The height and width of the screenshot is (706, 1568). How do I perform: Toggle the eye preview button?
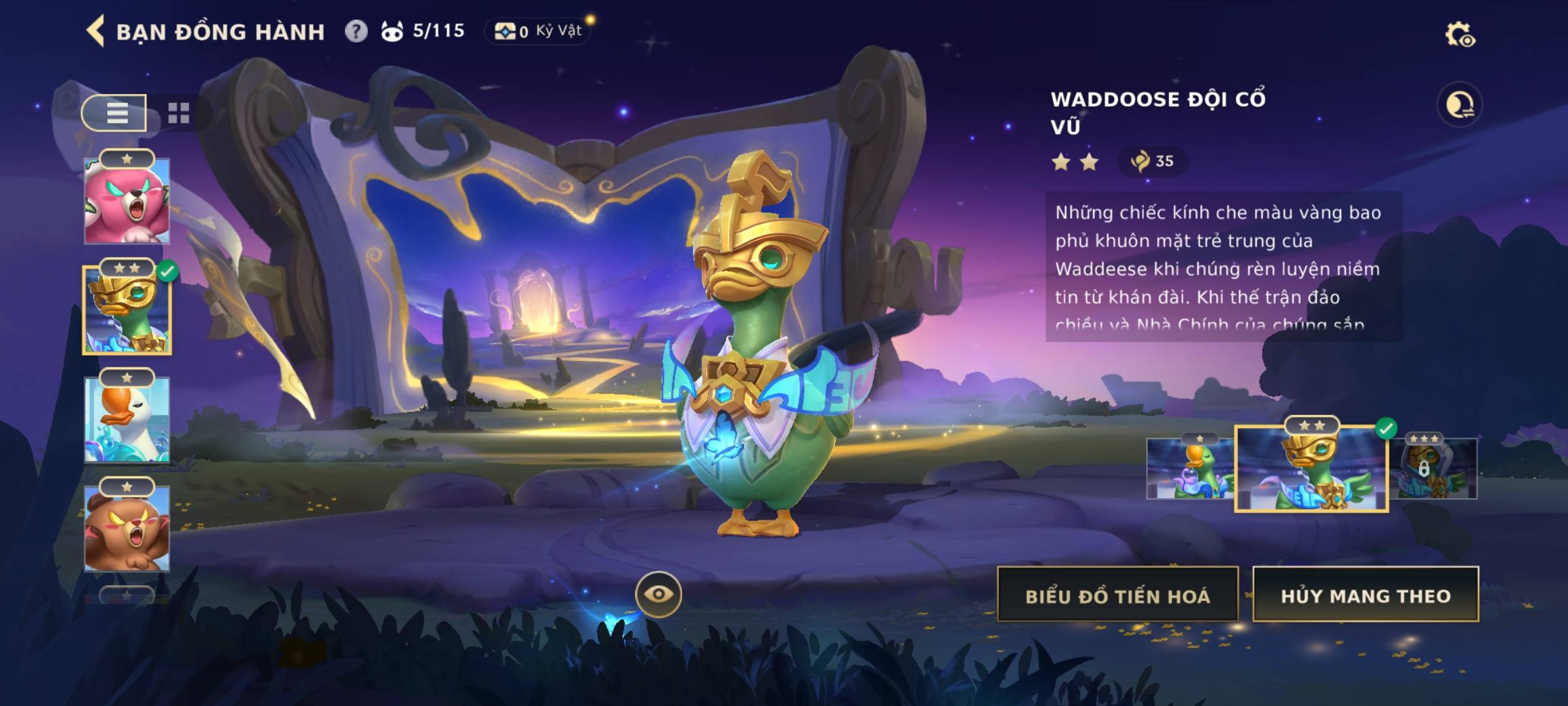pyautogui.click(x=658, y=594)
